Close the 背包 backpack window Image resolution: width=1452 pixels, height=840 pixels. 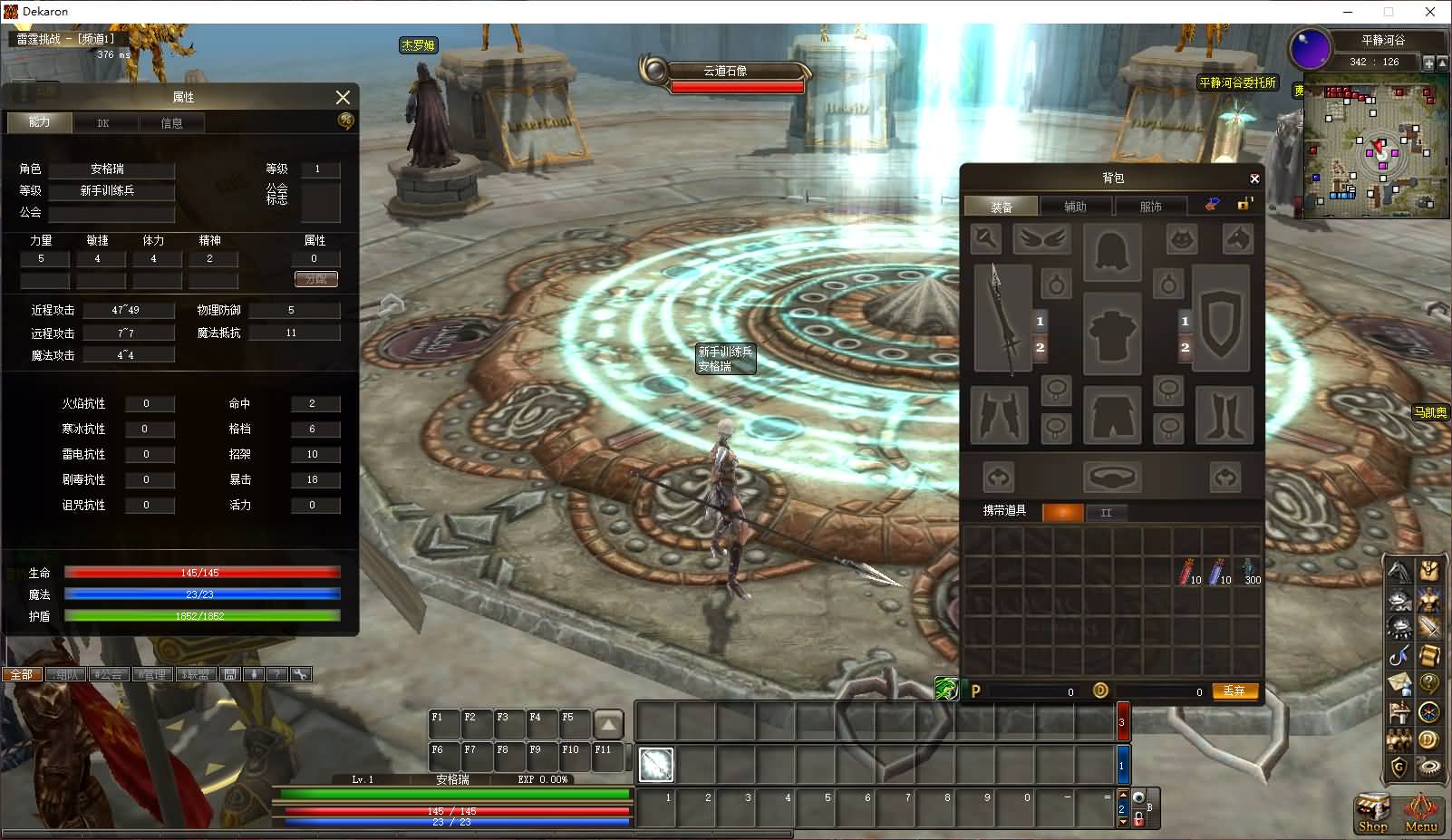click(1254, 179)
